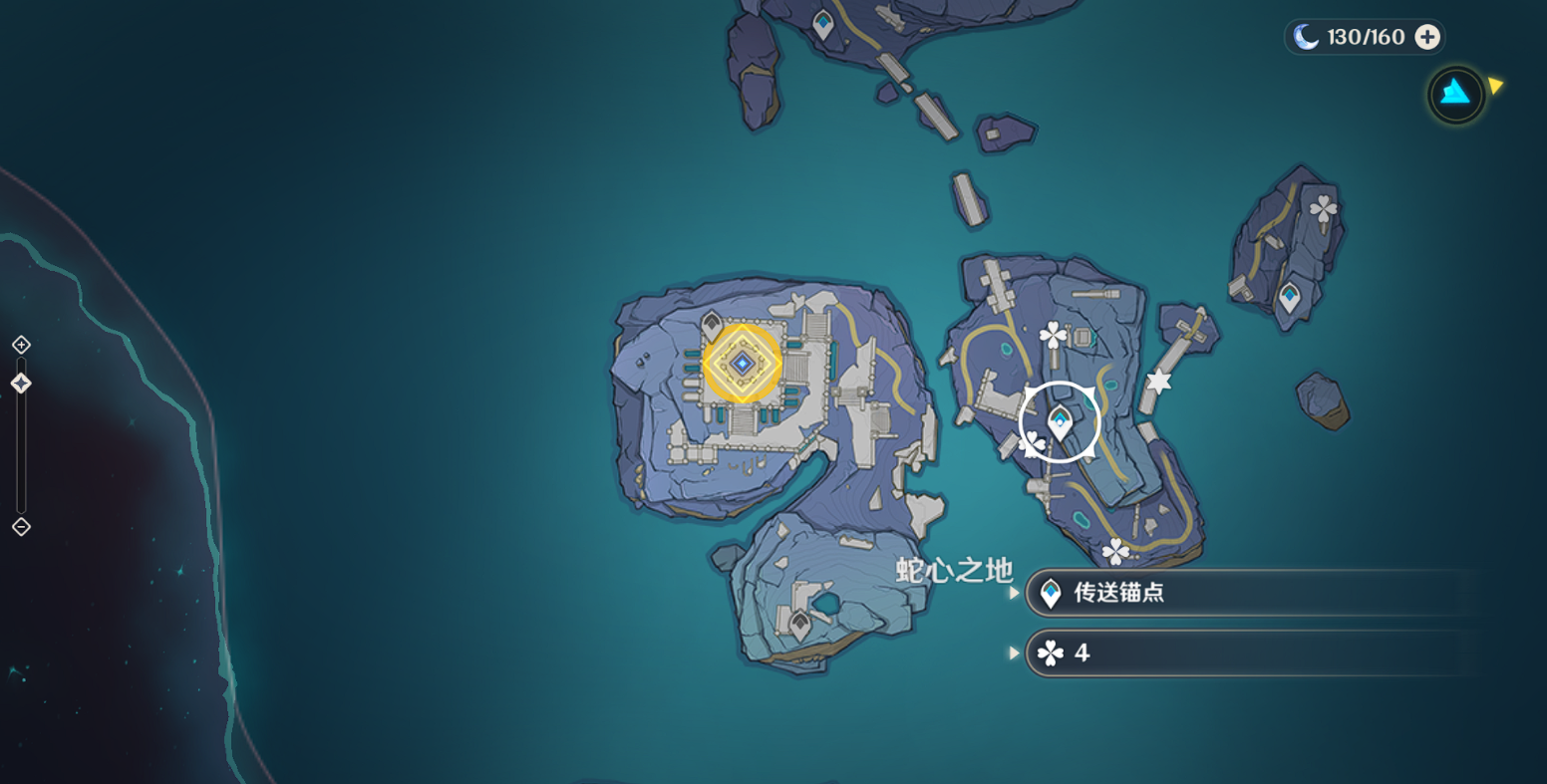Select the grey waypoint beside the golden domain
Image resolution: width=1547 pixels, height=784 pixels.
(712, 324)
